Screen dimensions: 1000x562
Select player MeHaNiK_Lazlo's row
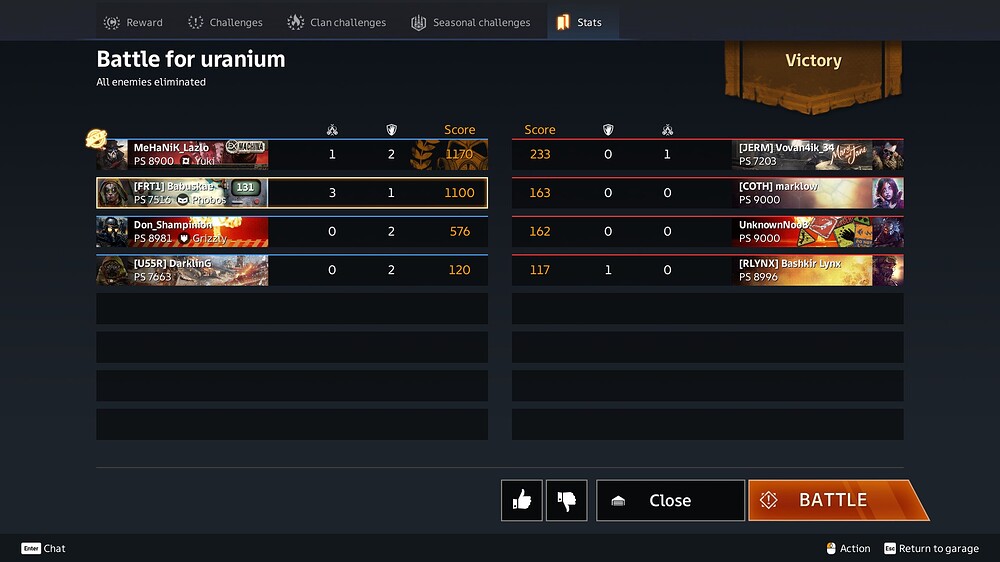pos(291,155)
